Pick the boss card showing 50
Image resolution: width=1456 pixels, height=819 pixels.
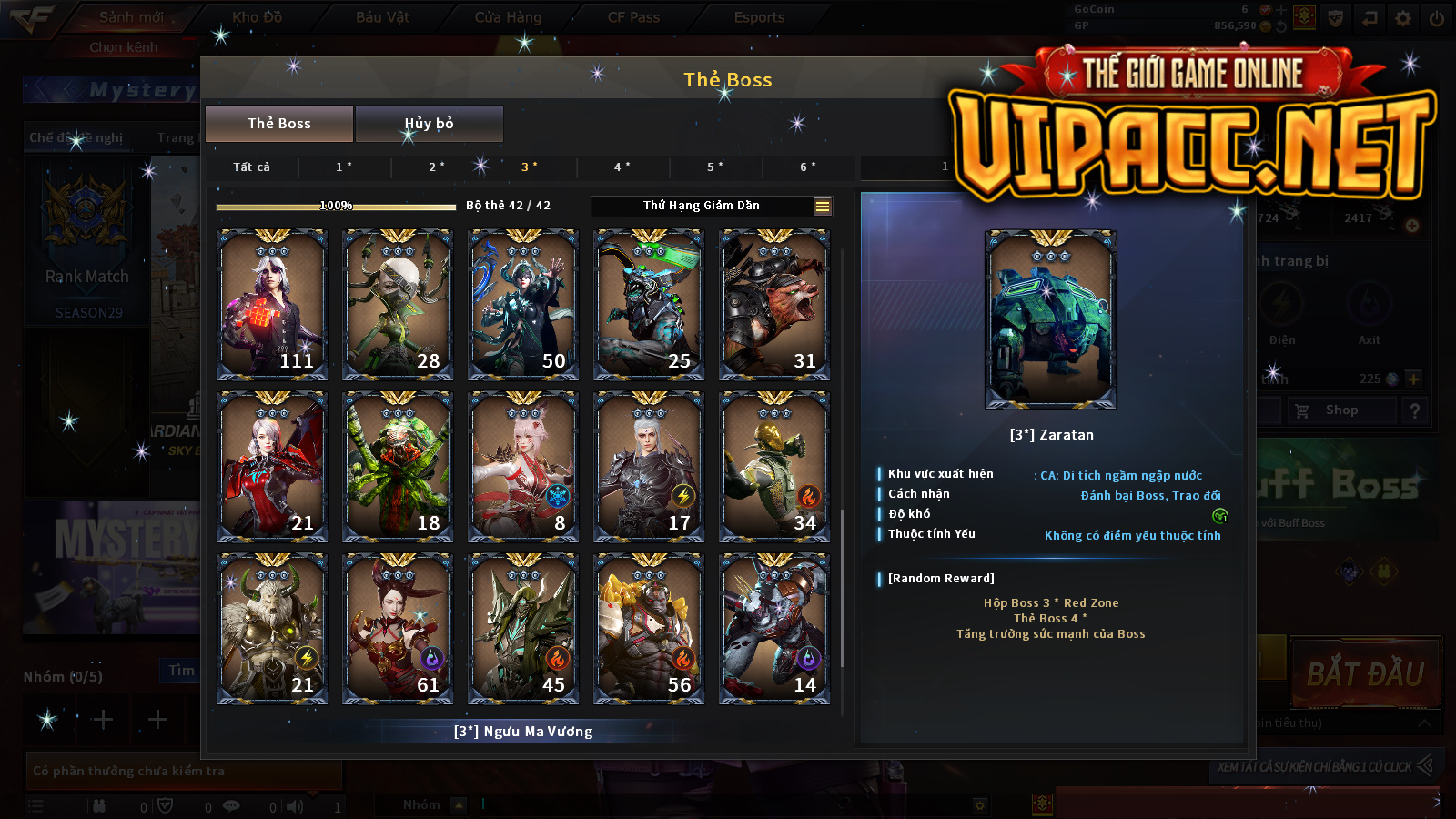(523, 304)
